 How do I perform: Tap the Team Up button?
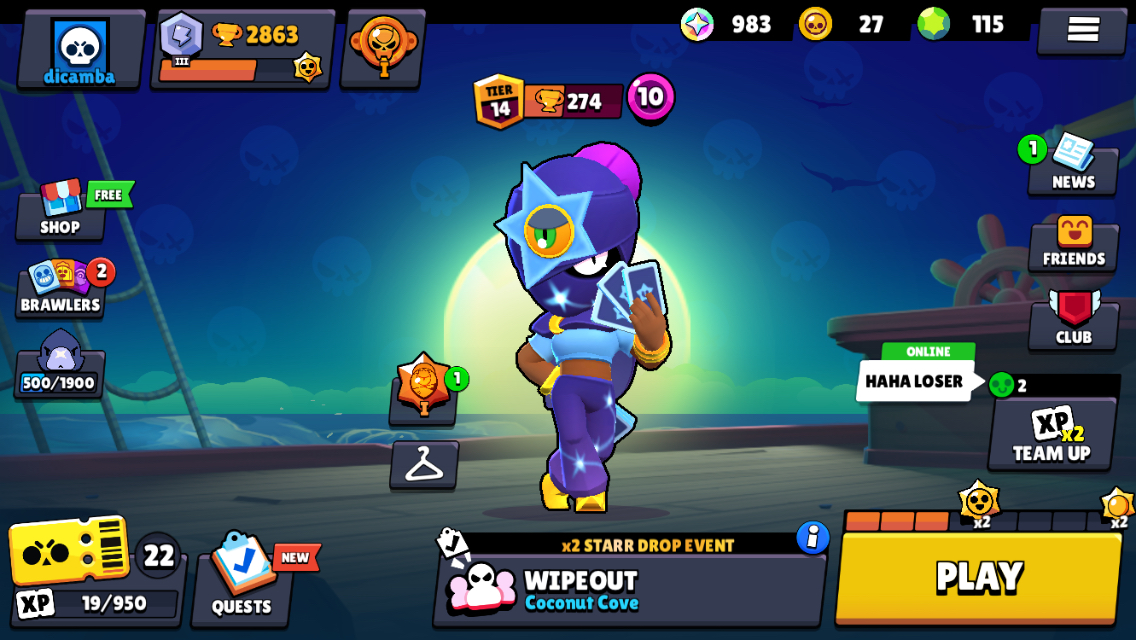coord(1051,434)
